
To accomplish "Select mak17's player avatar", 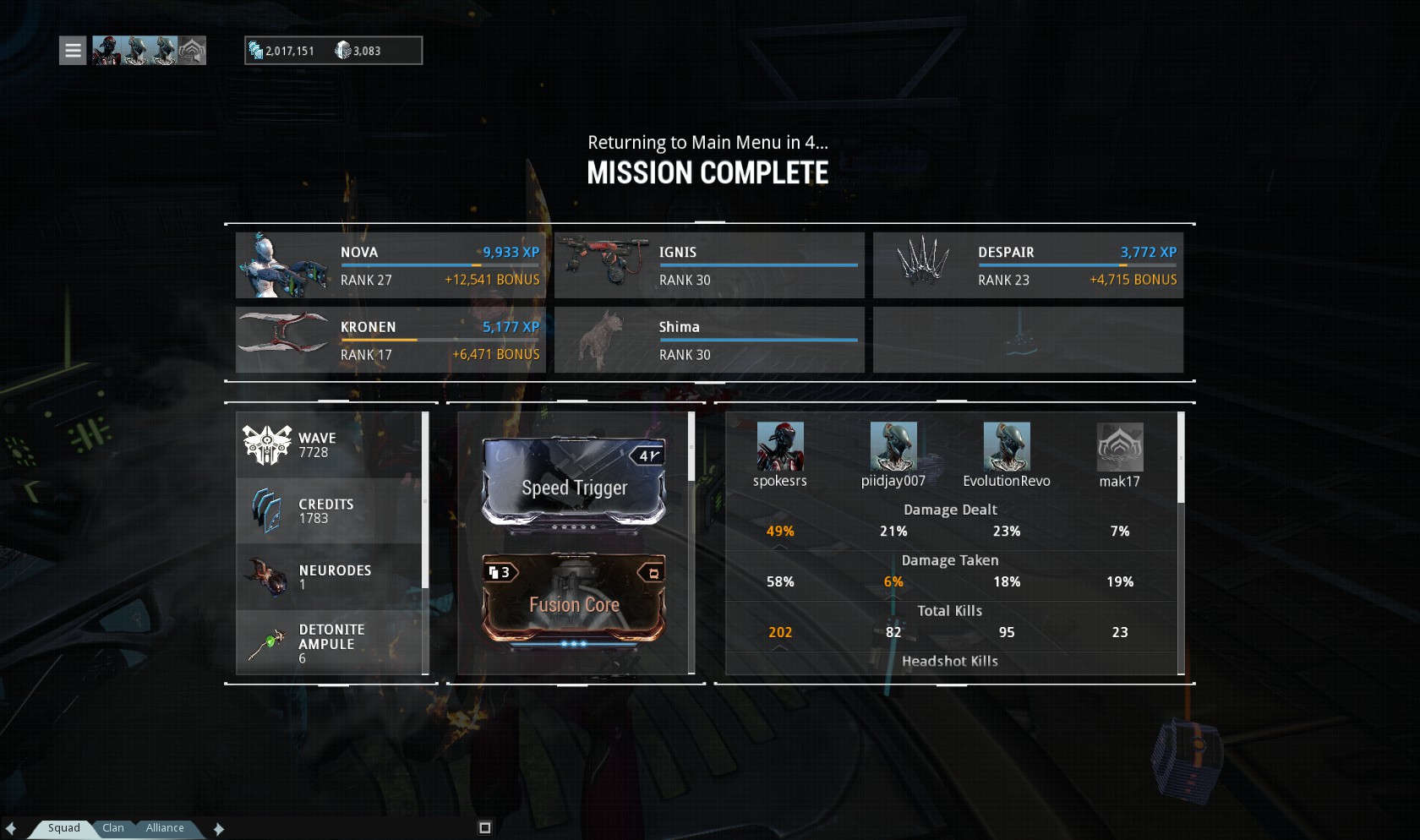I will click(1119, 447).
